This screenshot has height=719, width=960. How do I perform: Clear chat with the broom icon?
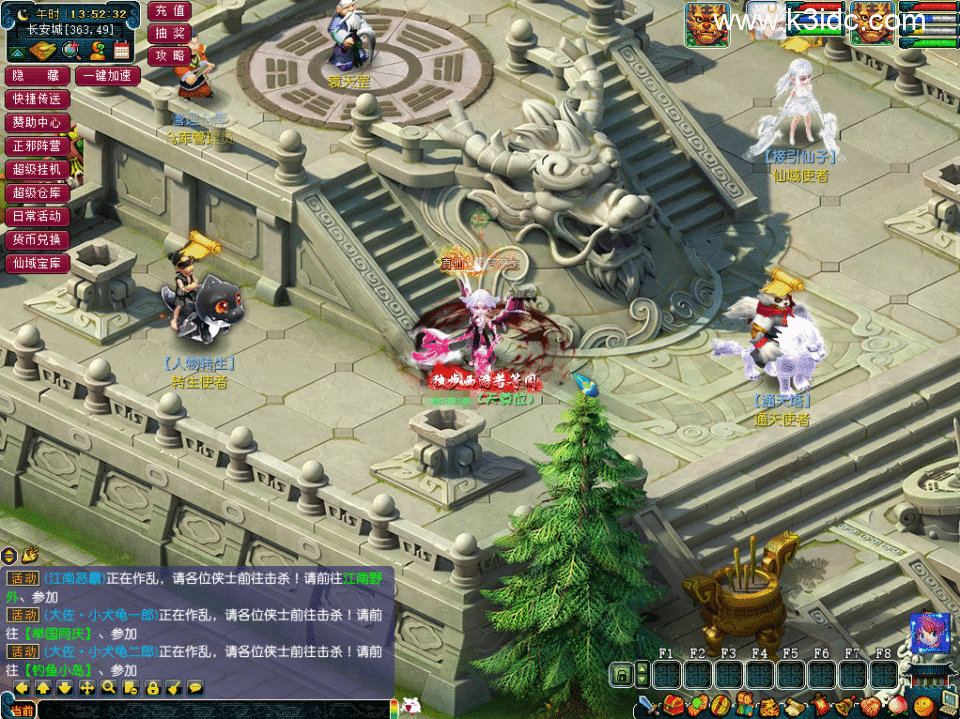173,688
